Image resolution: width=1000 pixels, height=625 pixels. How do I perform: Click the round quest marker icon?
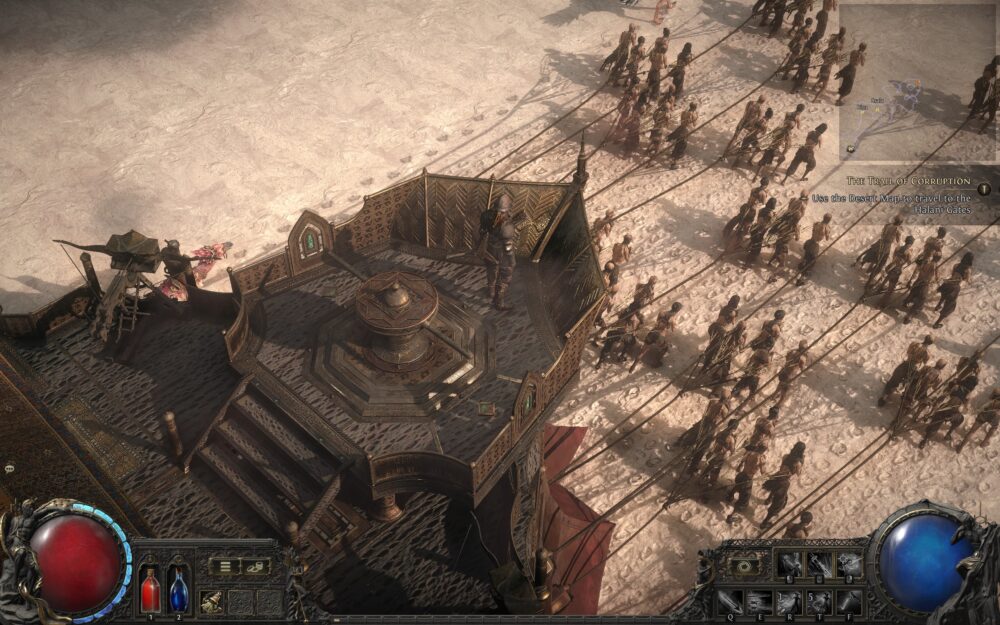click(984, 188)
